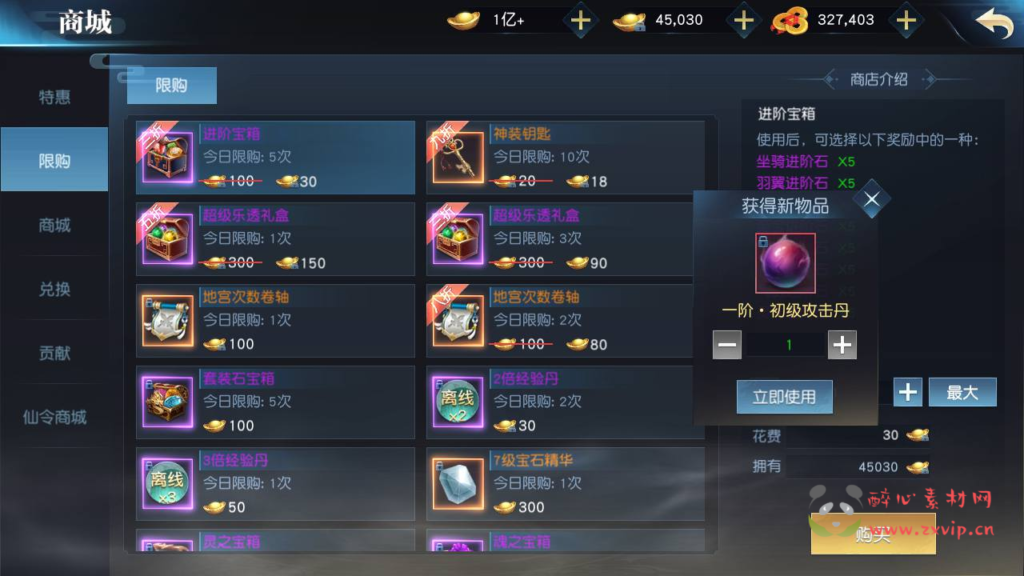Go back using the return arrow
The image size is (1024, 576).
tap(993, 22)
